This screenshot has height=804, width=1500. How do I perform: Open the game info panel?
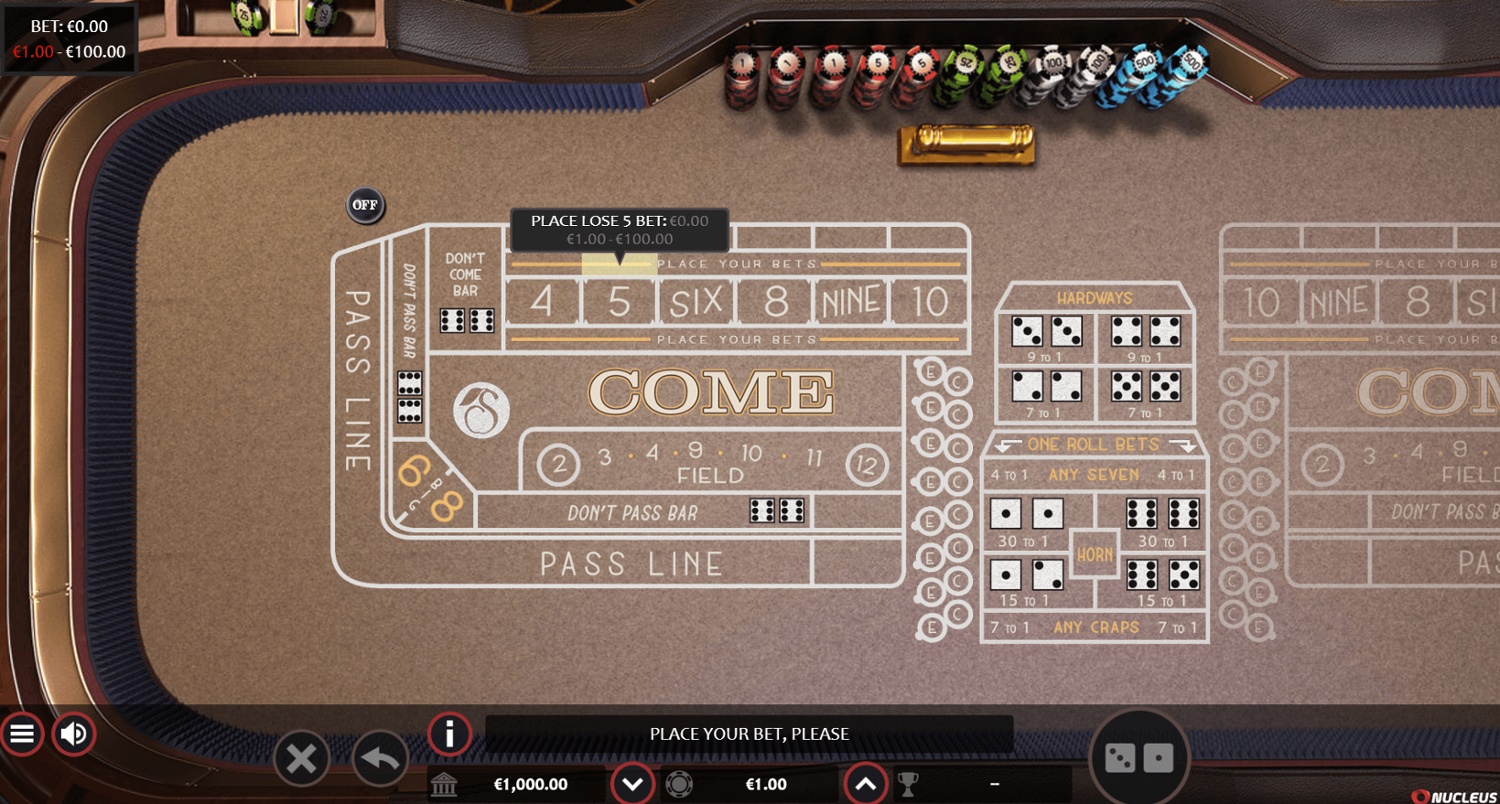tap(450, 734)
